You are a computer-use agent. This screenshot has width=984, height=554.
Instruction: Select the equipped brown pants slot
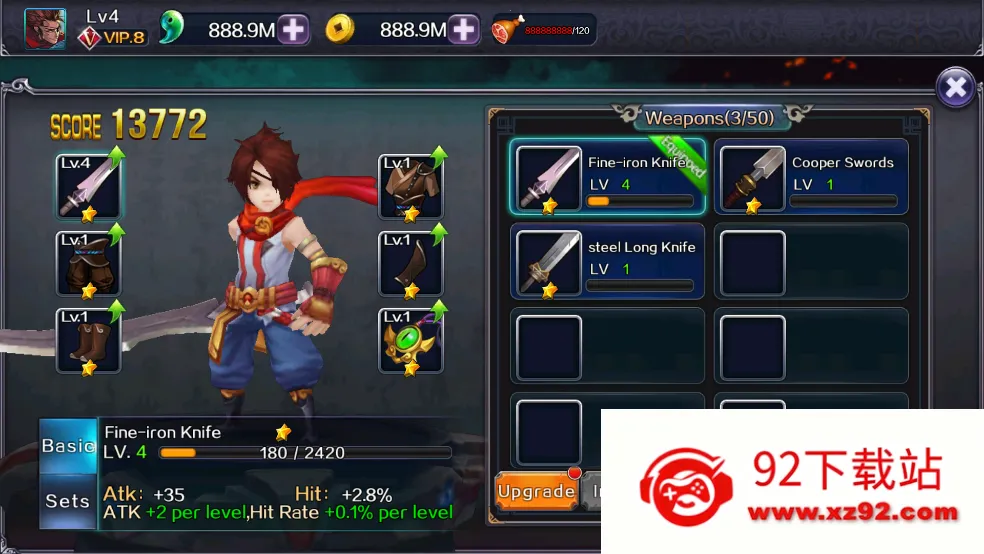[88, 264]
